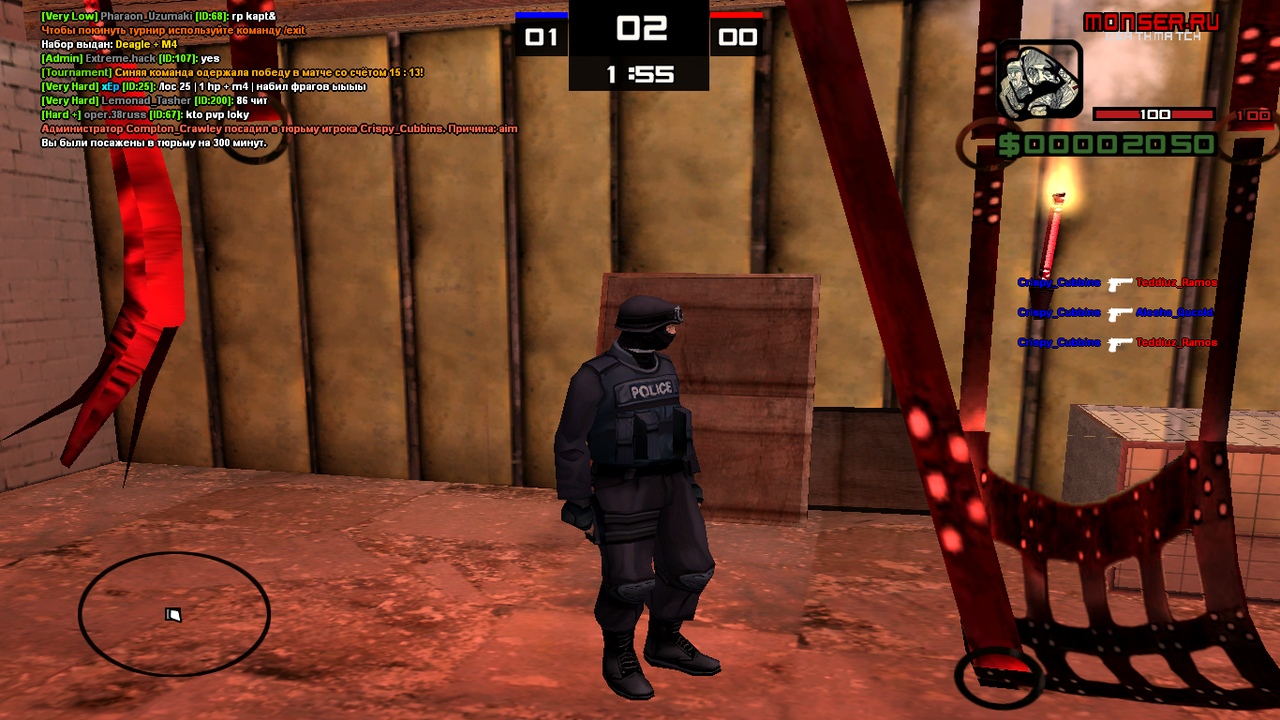1280x720 pixels.
Task: Click the circular radar minimap
Action: point(174,613)
